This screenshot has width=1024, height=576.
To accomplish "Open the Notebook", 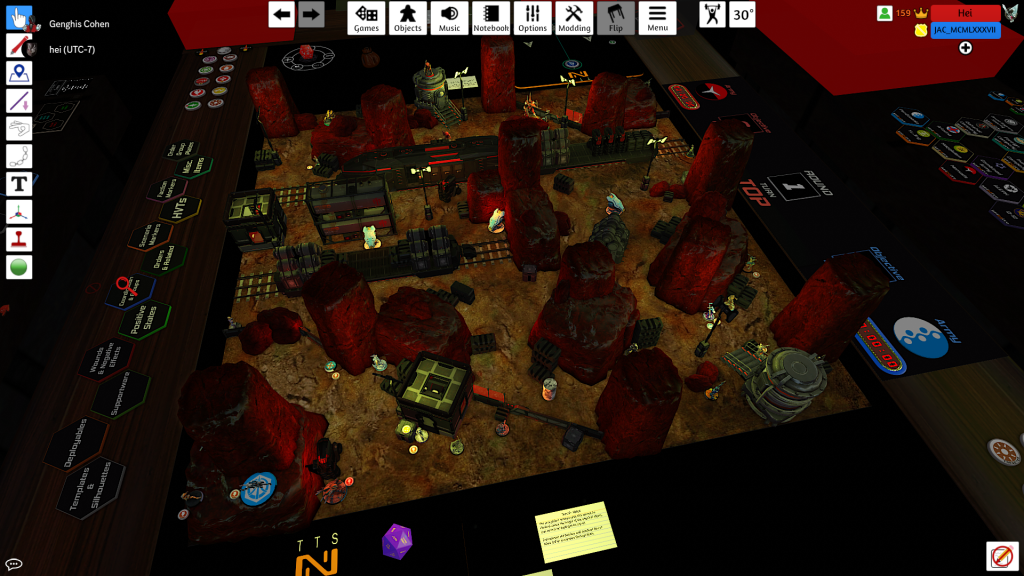I will [491, 18].
